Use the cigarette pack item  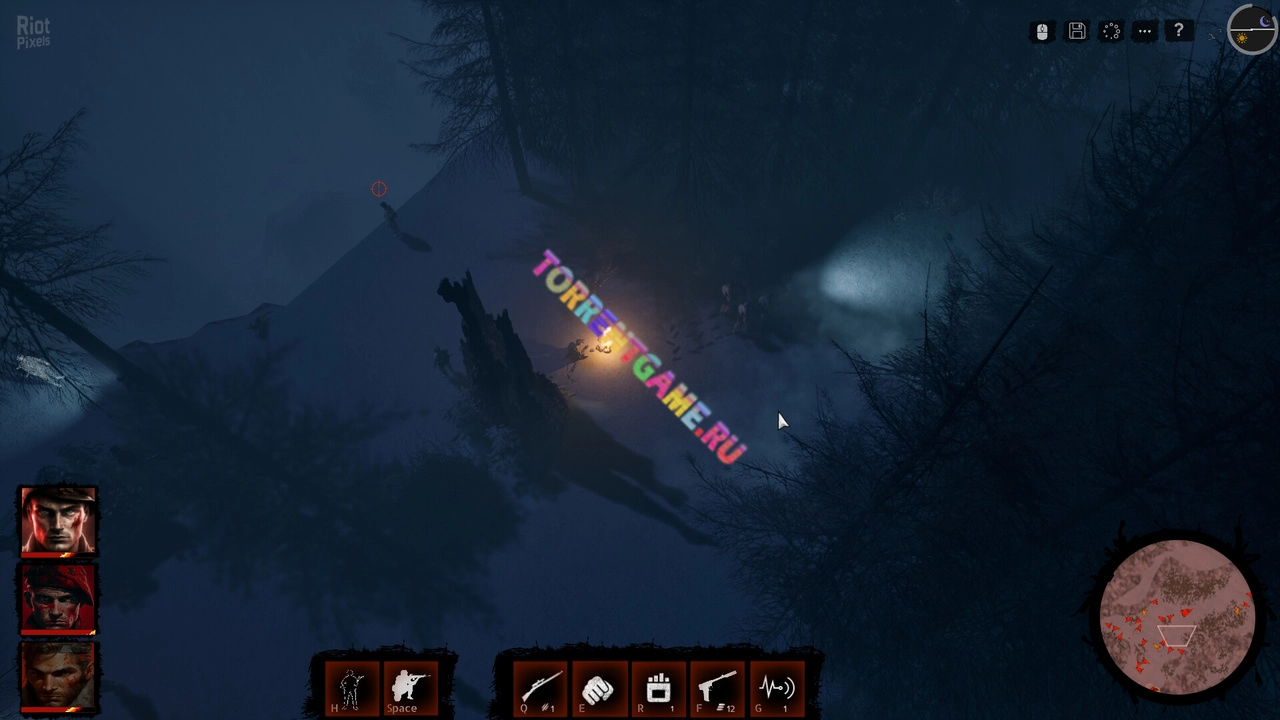[x=658, y=688]
